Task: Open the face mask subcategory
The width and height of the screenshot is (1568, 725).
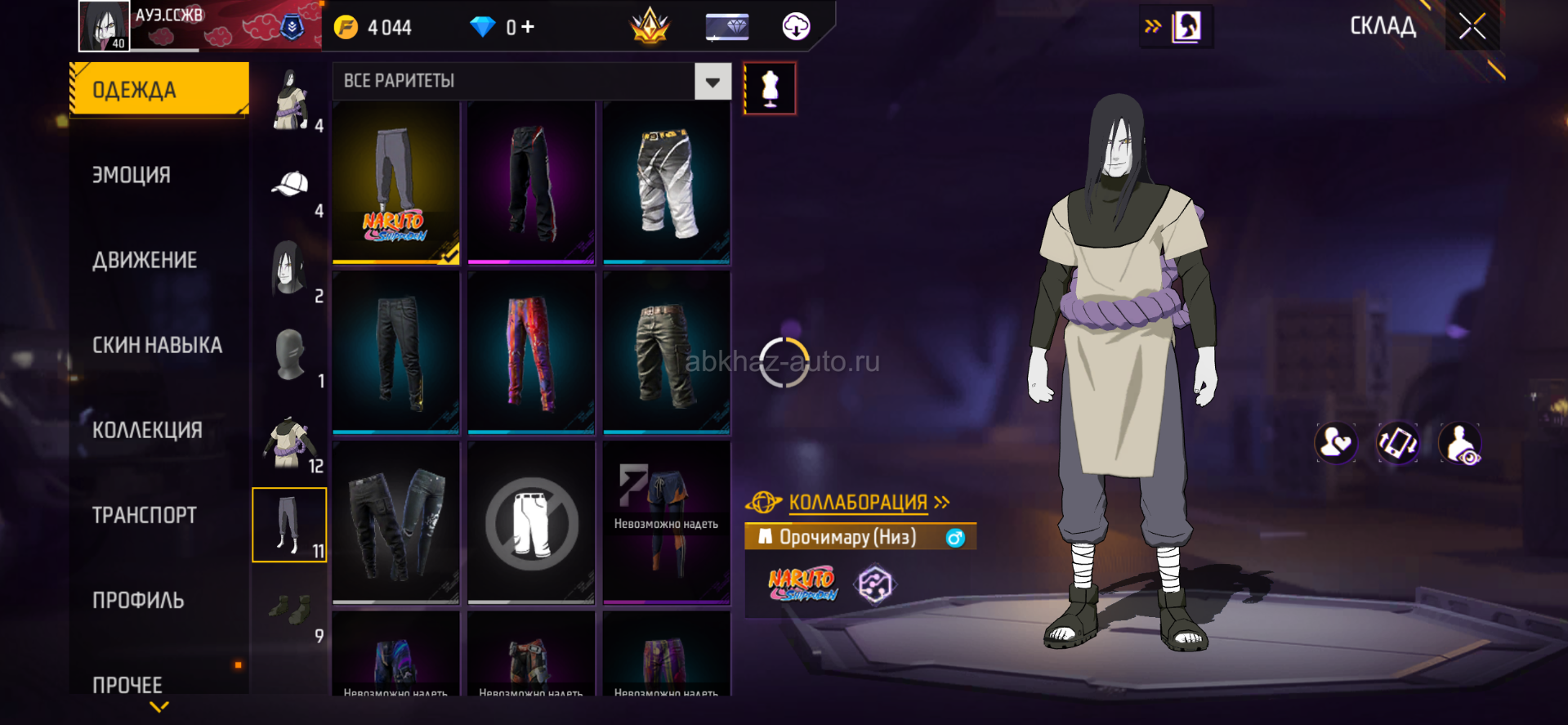Action: 290,356
